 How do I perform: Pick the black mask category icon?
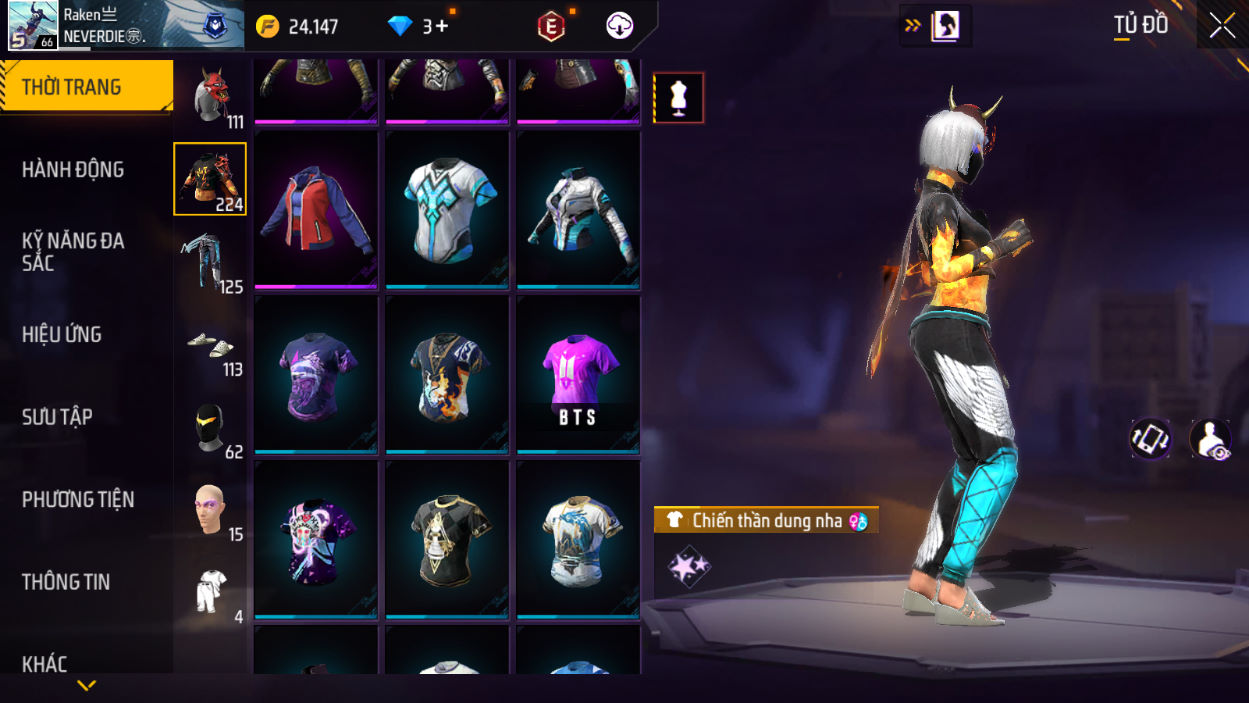[210, 428]
